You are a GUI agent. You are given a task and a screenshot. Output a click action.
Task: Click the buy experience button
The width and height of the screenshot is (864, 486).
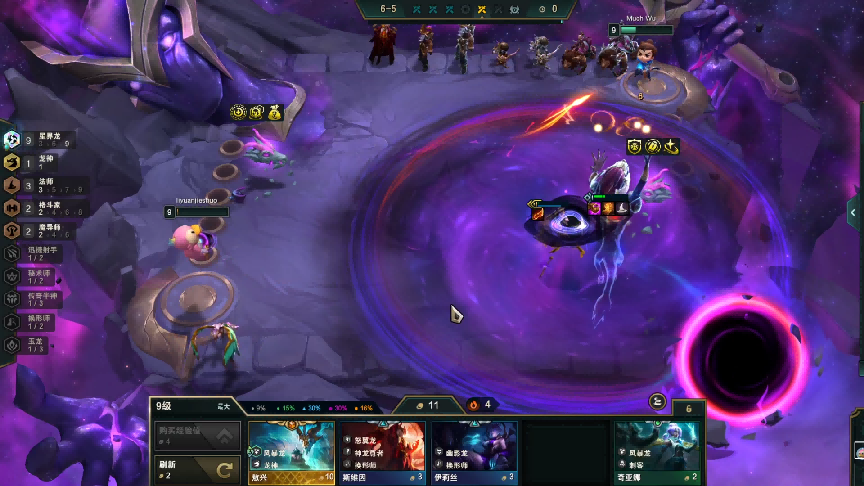point(198,435)
